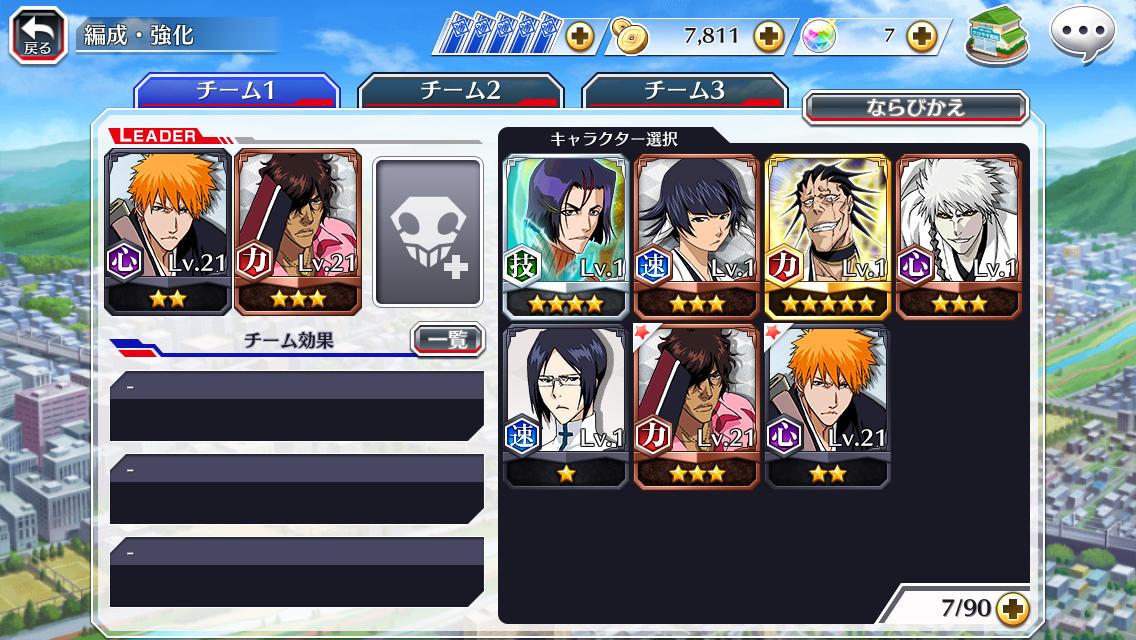Open the green building home icon
This screenshot has width=1136, height=640.
[997, 36]
